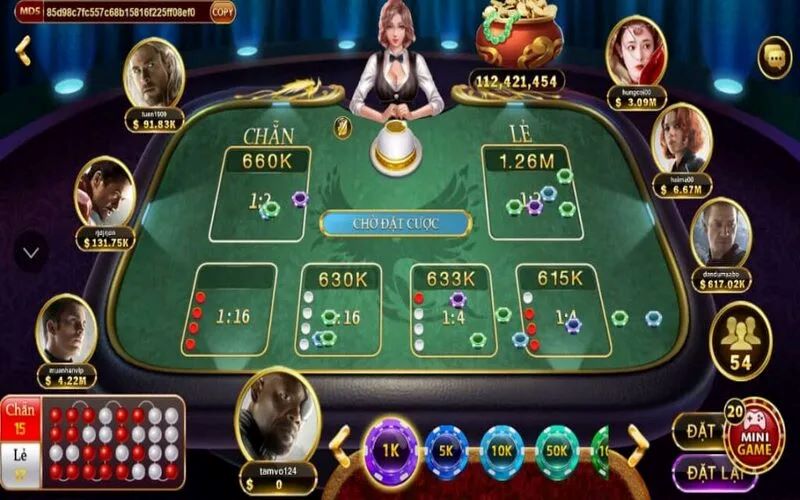Select the 1K purple chip
The image size is (800, 500).
point(390,451)
